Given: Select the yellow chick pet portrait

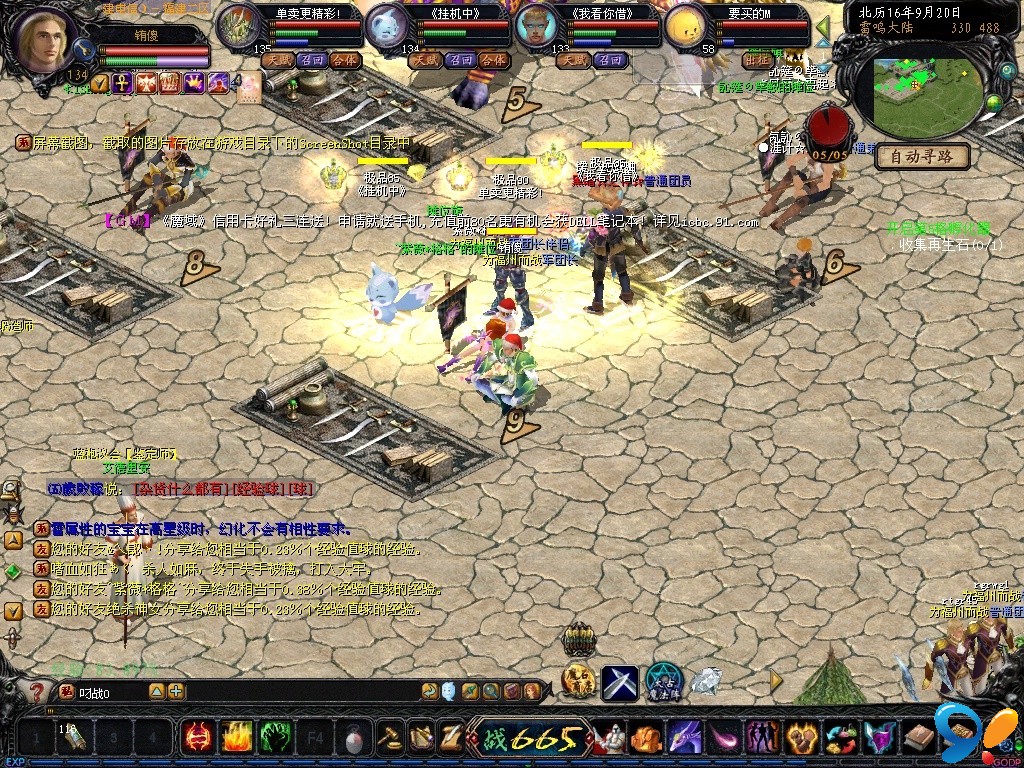Looking at the screenshot, I should tap(687, 27).
